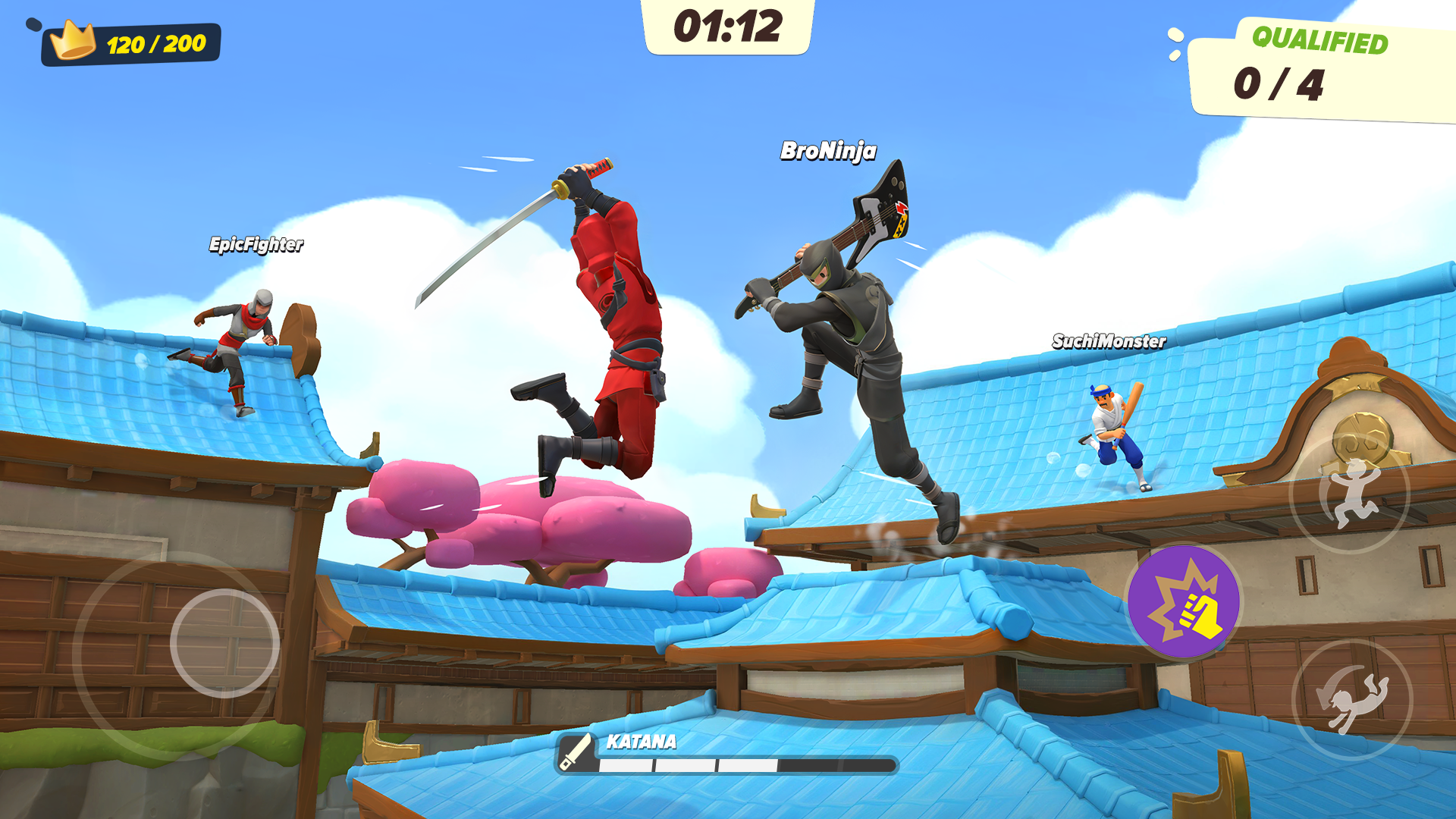Select the EpicFighter name tag
This screenshot has height=819, width=1456.
256,246
